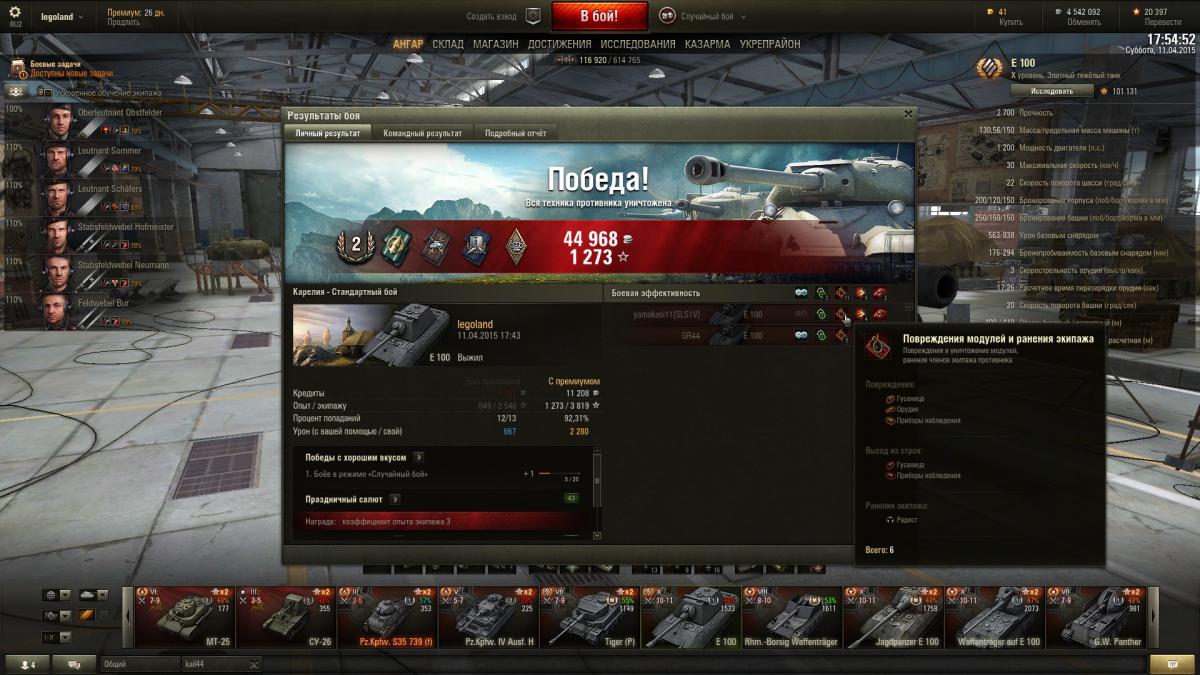Show the Подробный отчёт tab
The image size is (1200, 675).
point(515,133)
